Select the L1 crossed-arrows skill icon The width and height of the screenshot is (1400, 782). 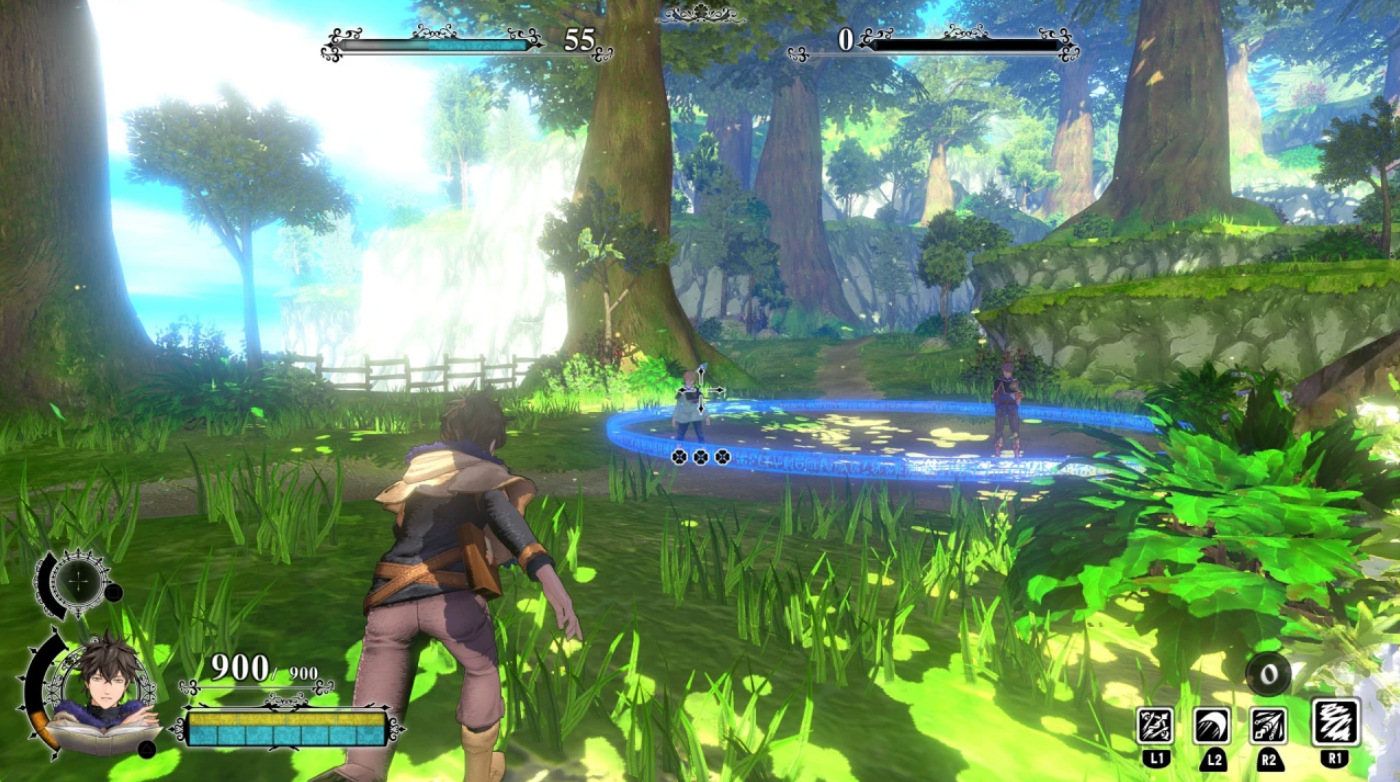1153,724
